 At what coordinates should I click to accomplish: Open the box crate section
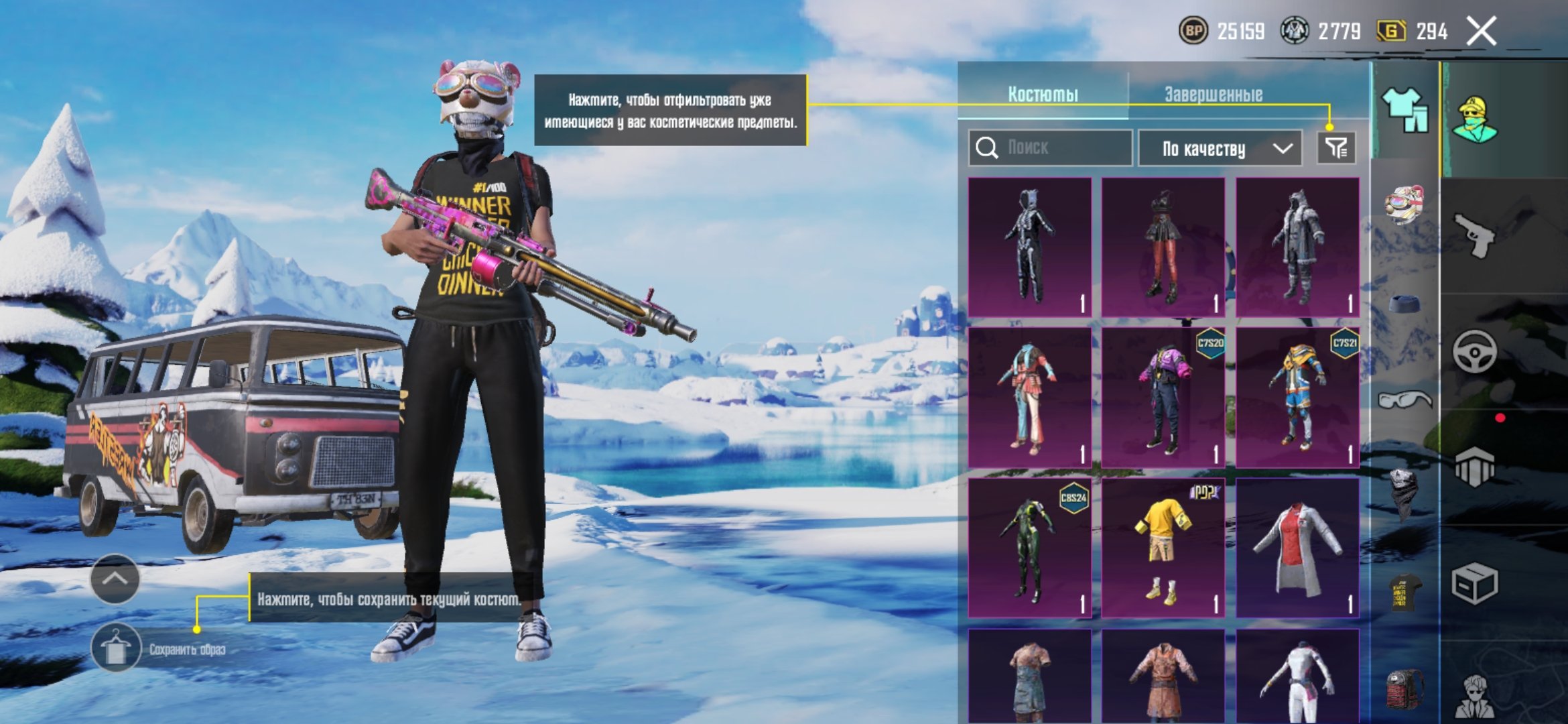[x=1474, y=583]
